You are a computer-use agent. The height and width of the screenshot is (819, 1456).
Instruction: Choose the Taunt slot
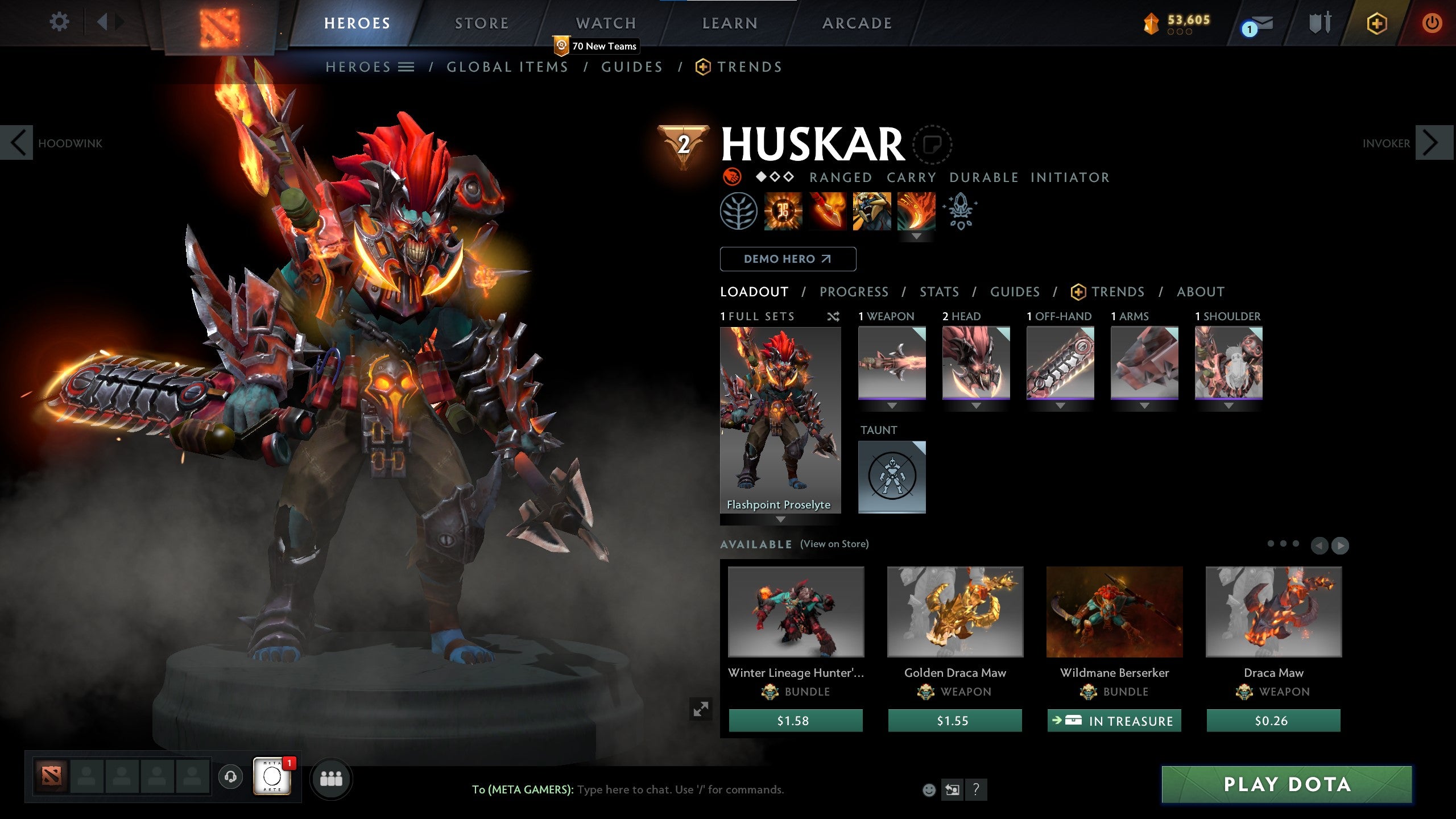click(892, 477)
